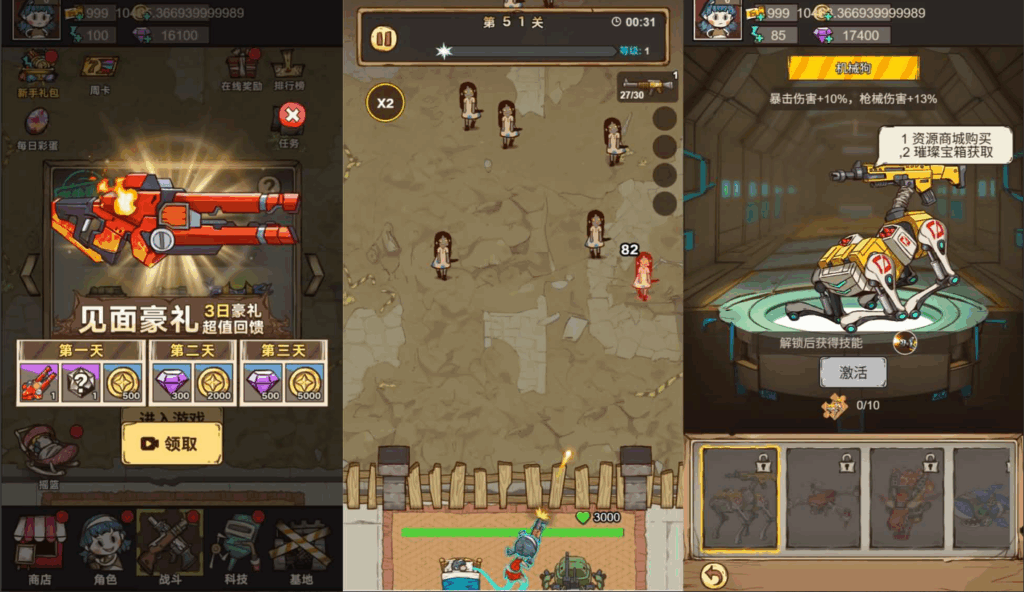Viewport: 1024px width, 592px height.
Task: Open the 科技 technology tab
Action: [x=237, y=548]
